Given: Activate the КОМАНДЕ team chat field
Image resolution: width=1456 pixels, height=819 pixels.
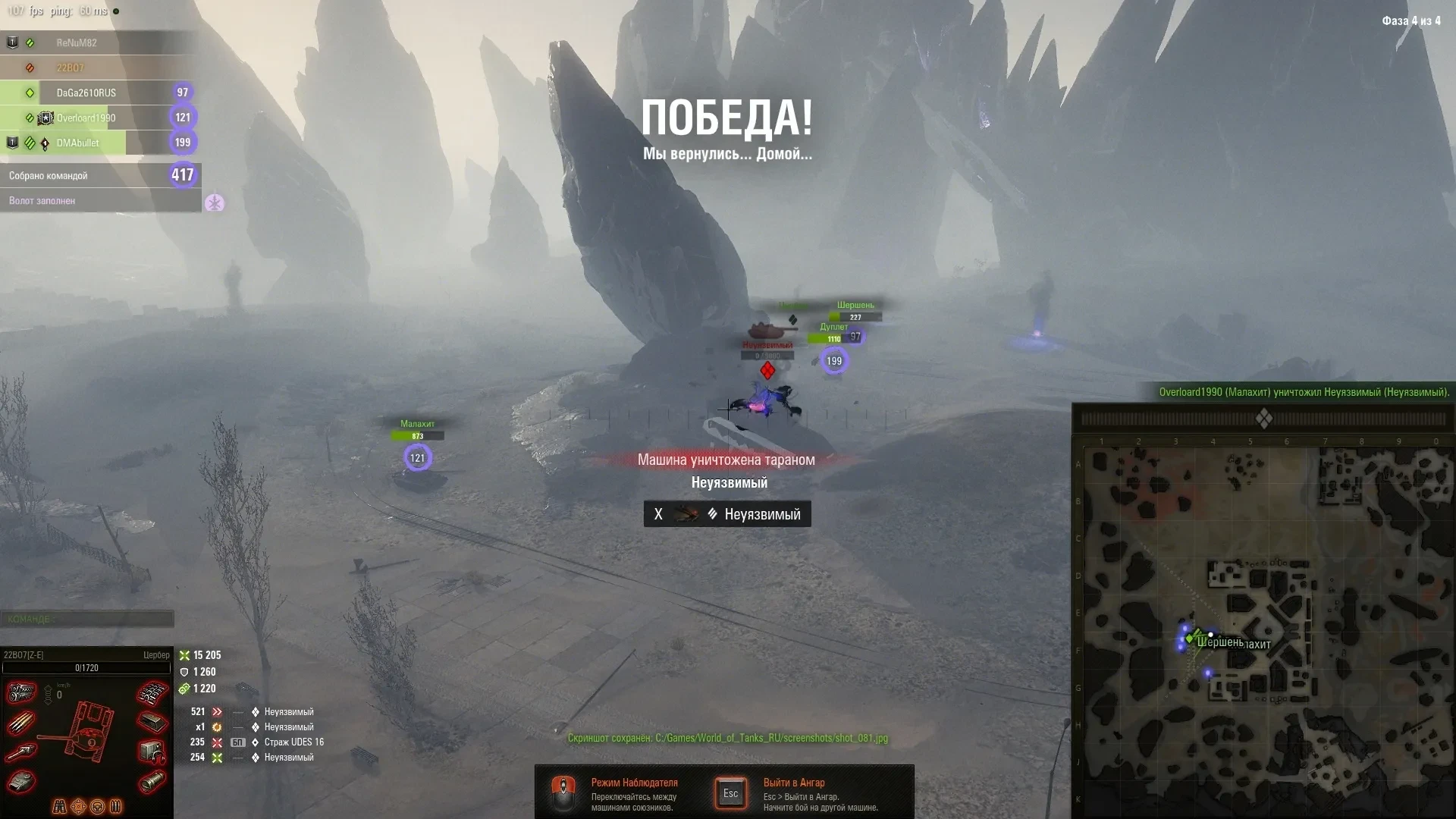Looking at the screenshot, I should tap(86, 619).
